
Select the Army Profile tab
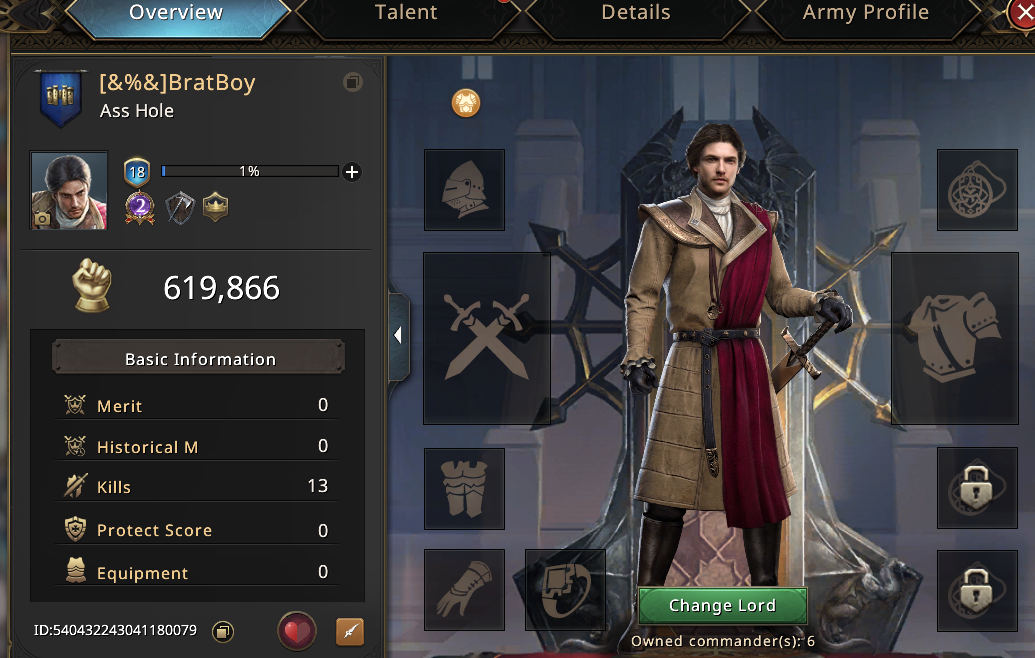865,13
